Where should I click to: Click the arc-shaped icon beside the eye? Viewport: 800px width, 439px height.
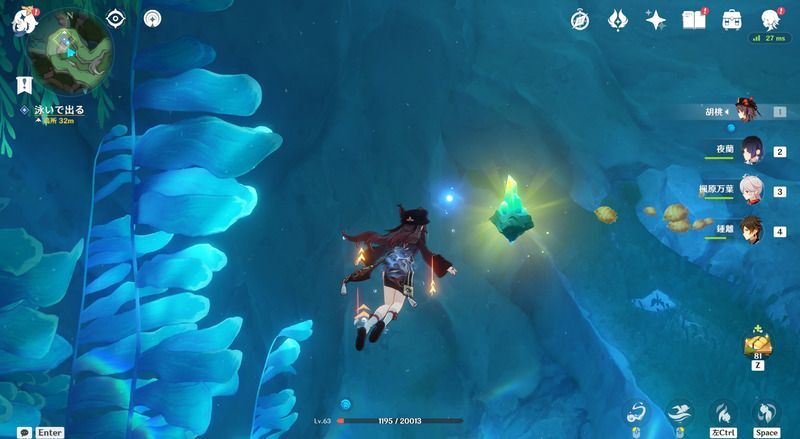tap(152, 18)
